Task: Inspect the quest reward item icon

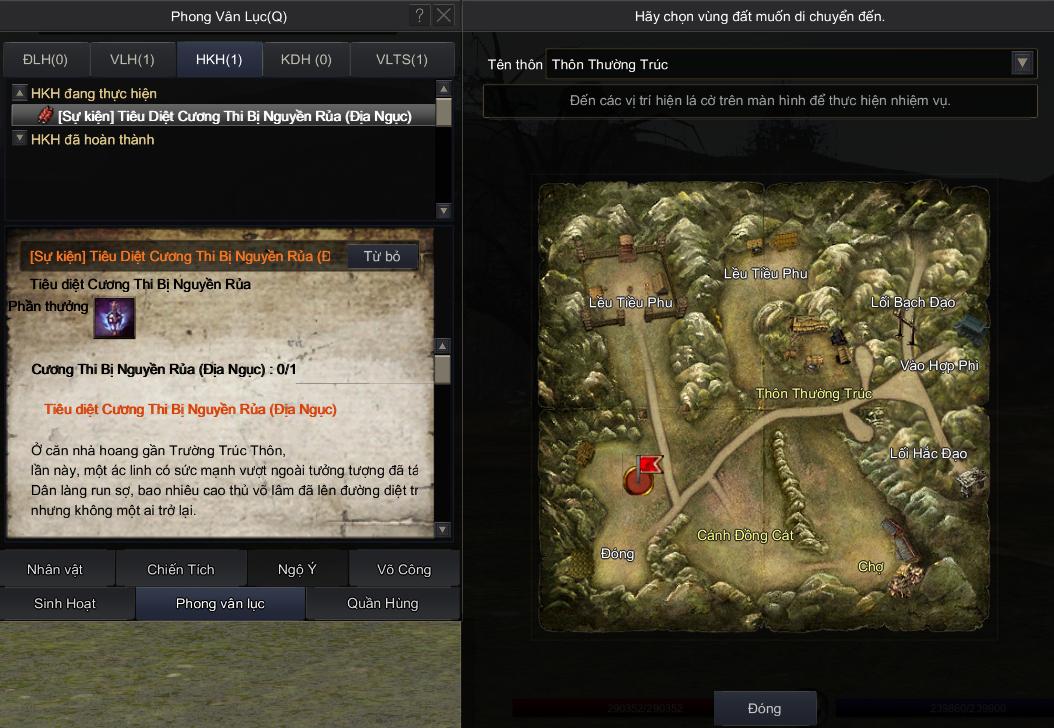Action: [114, 318]
